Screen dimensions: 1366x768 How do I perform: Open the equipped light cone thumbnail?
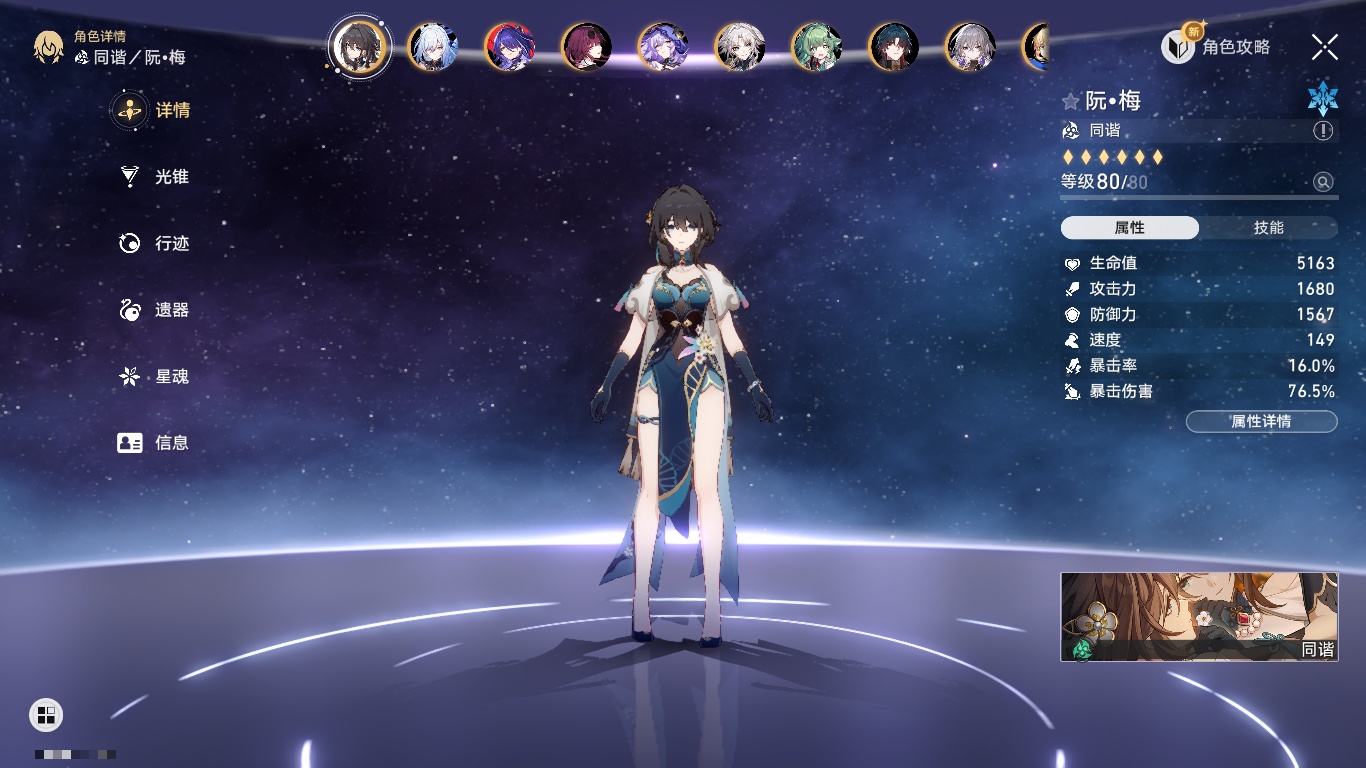tap(1199, 617)
